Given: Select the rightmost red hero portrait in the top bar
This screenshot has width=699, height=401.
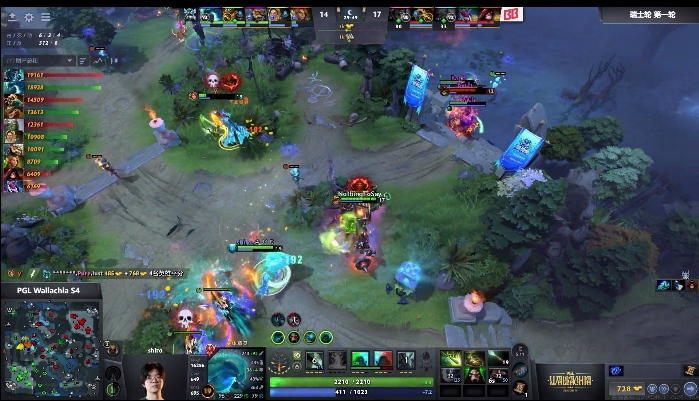Looking at the screenshot, I should tap(488, 15).
